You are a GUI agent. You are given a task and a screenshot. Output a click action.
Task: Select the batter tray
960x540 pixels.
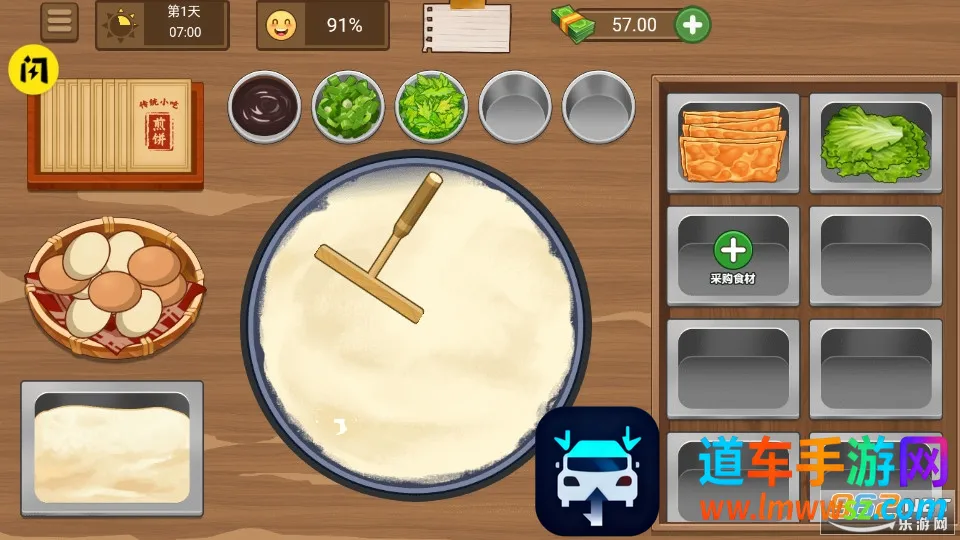[x=112, y=448]
